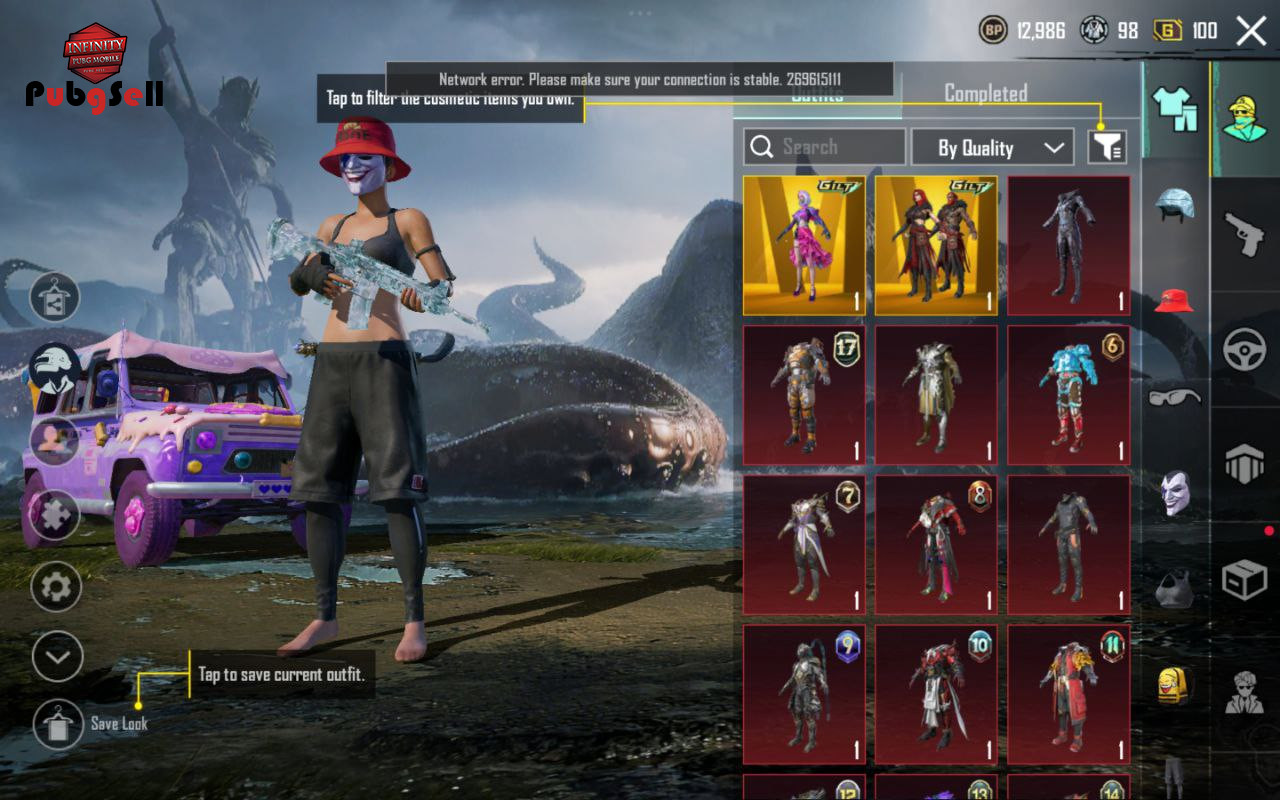
Task: Select the level 17 orange armor outfit
Action: 804,395
